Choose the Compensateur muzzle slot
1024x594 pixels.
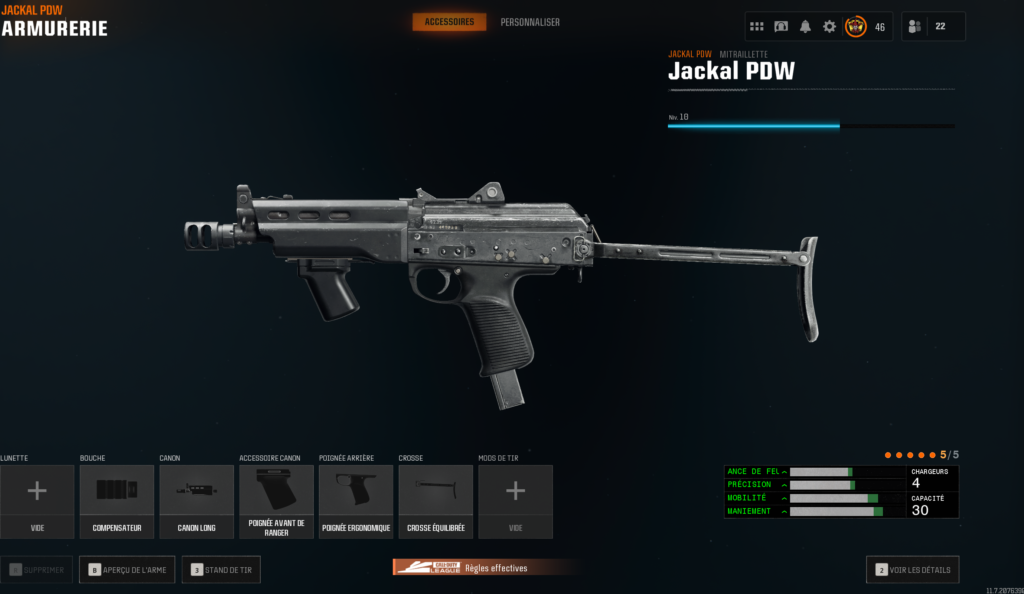117,501
